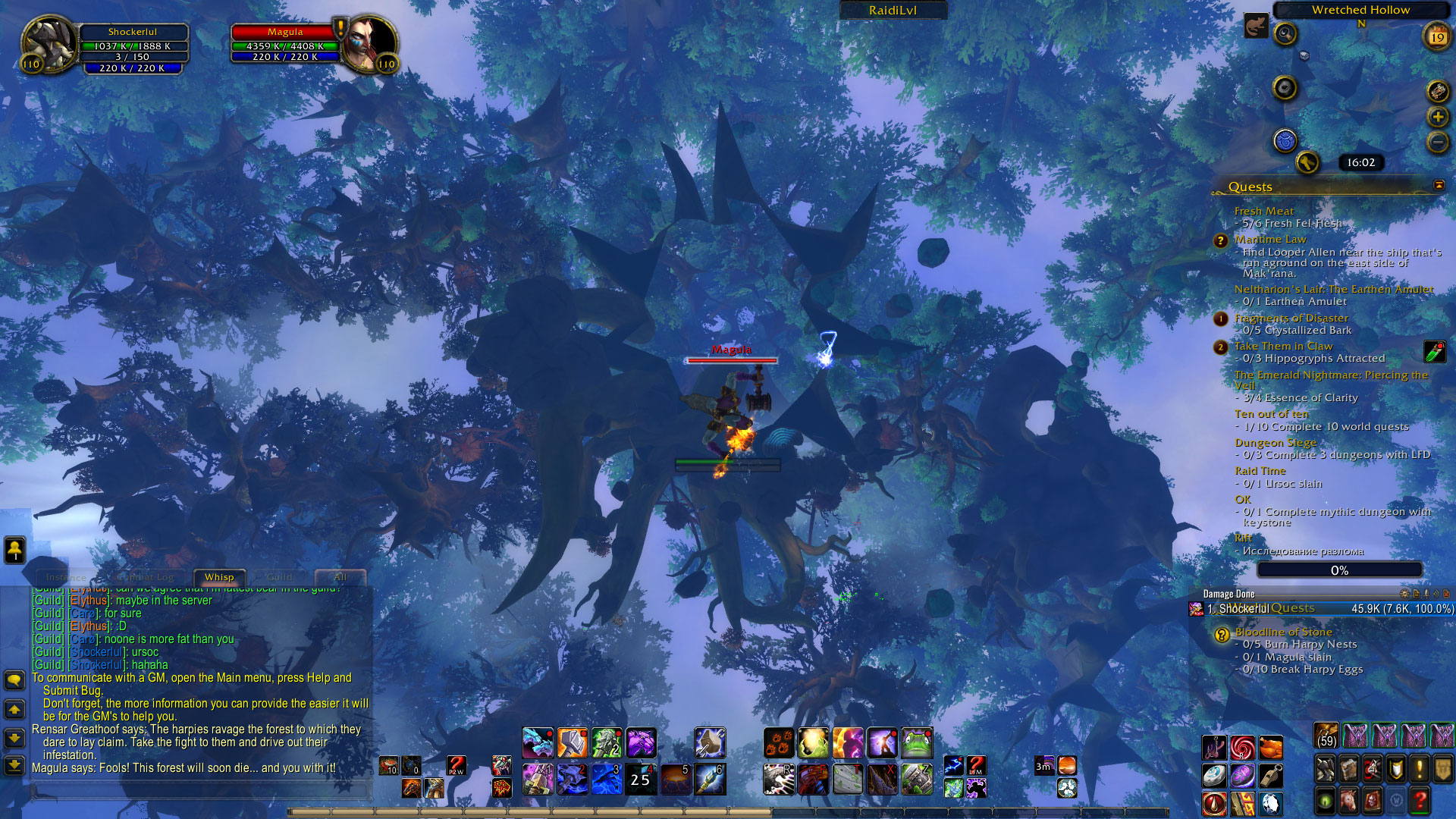Switch to the Whisp chat tab

(219, 577)
